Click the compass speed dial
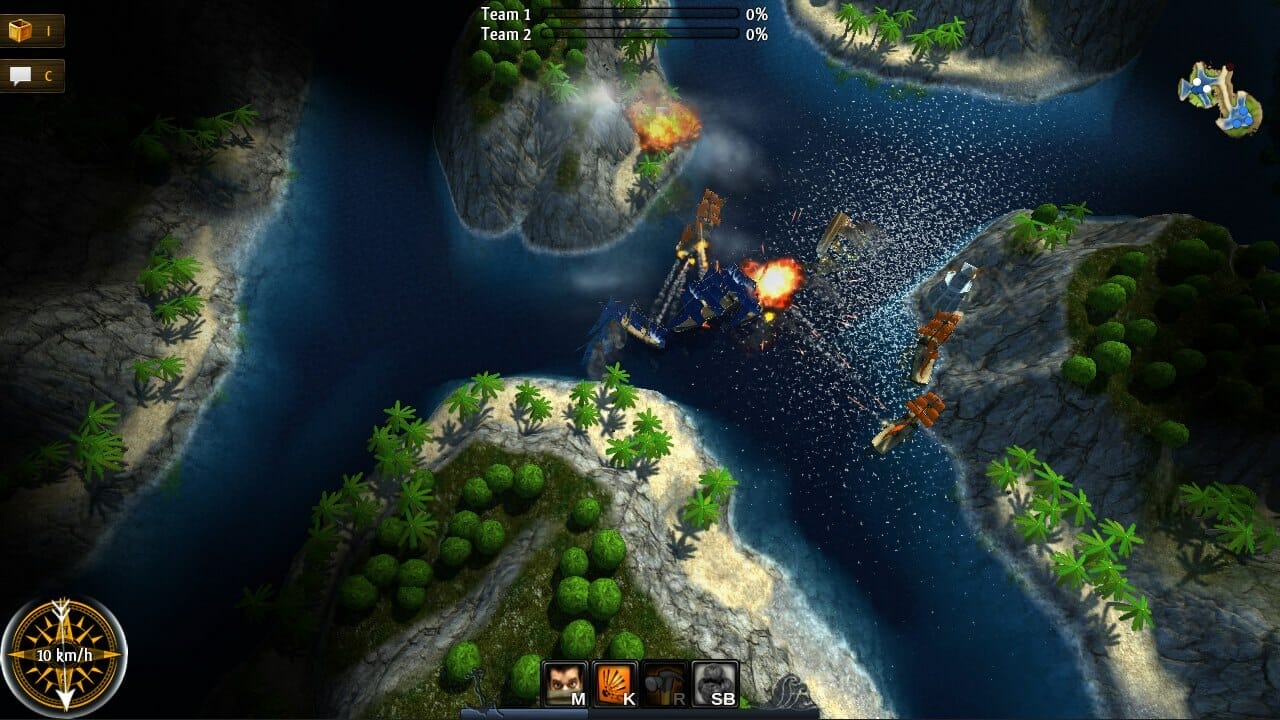This screenshot has width=1280, height=720. (64, 655)
